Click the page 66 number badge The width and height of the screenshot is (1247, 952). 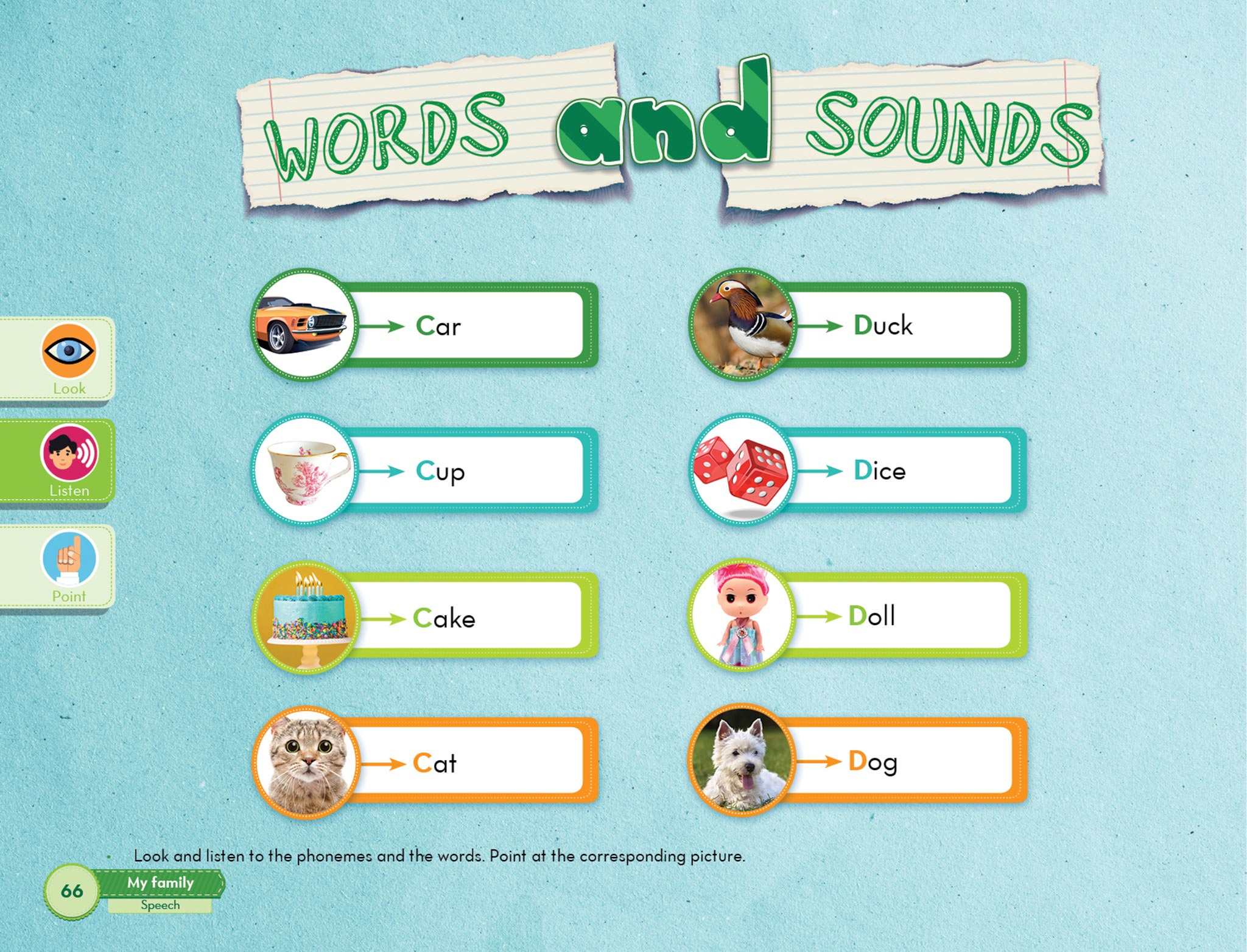[x=72, y=891]
